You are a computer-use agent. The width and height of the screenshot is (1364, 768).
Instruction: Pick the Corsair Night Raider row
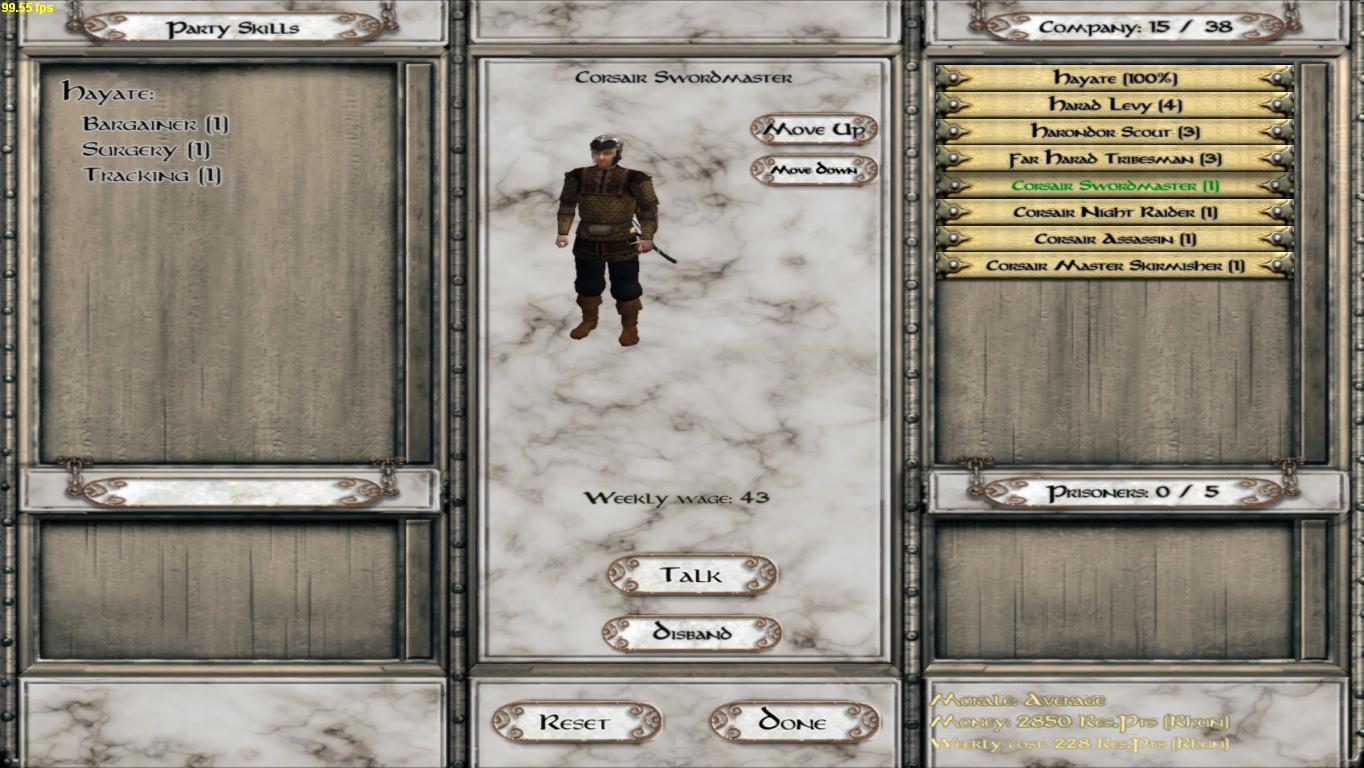point(1114,212)
